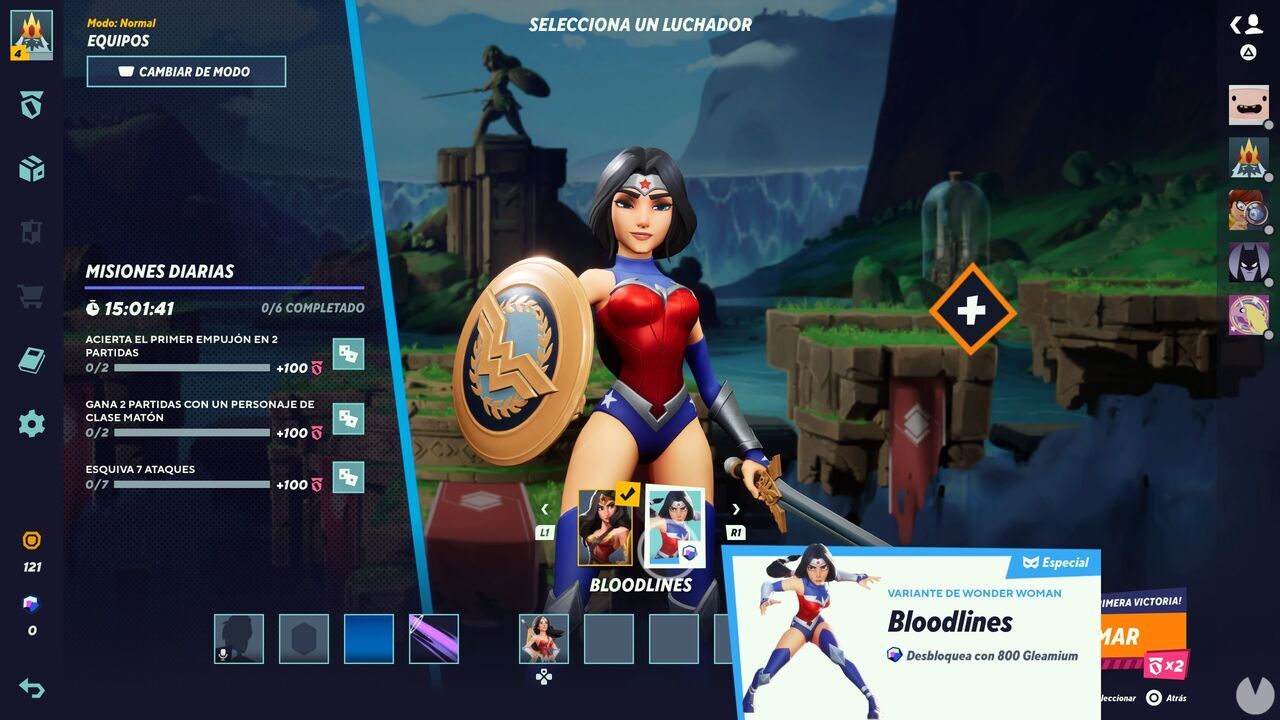
Task: Click the Misiones Diarias header
Action: [x=160, y=271]
